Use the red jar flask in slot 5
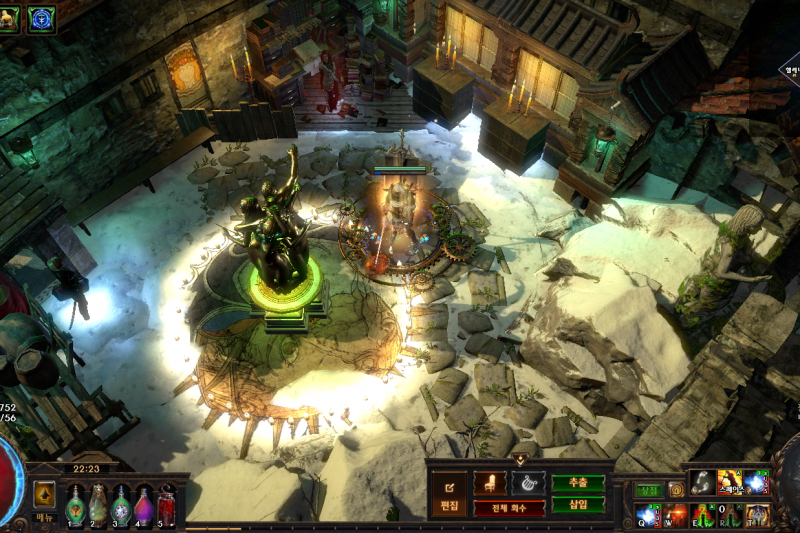 tap(167, 506)
